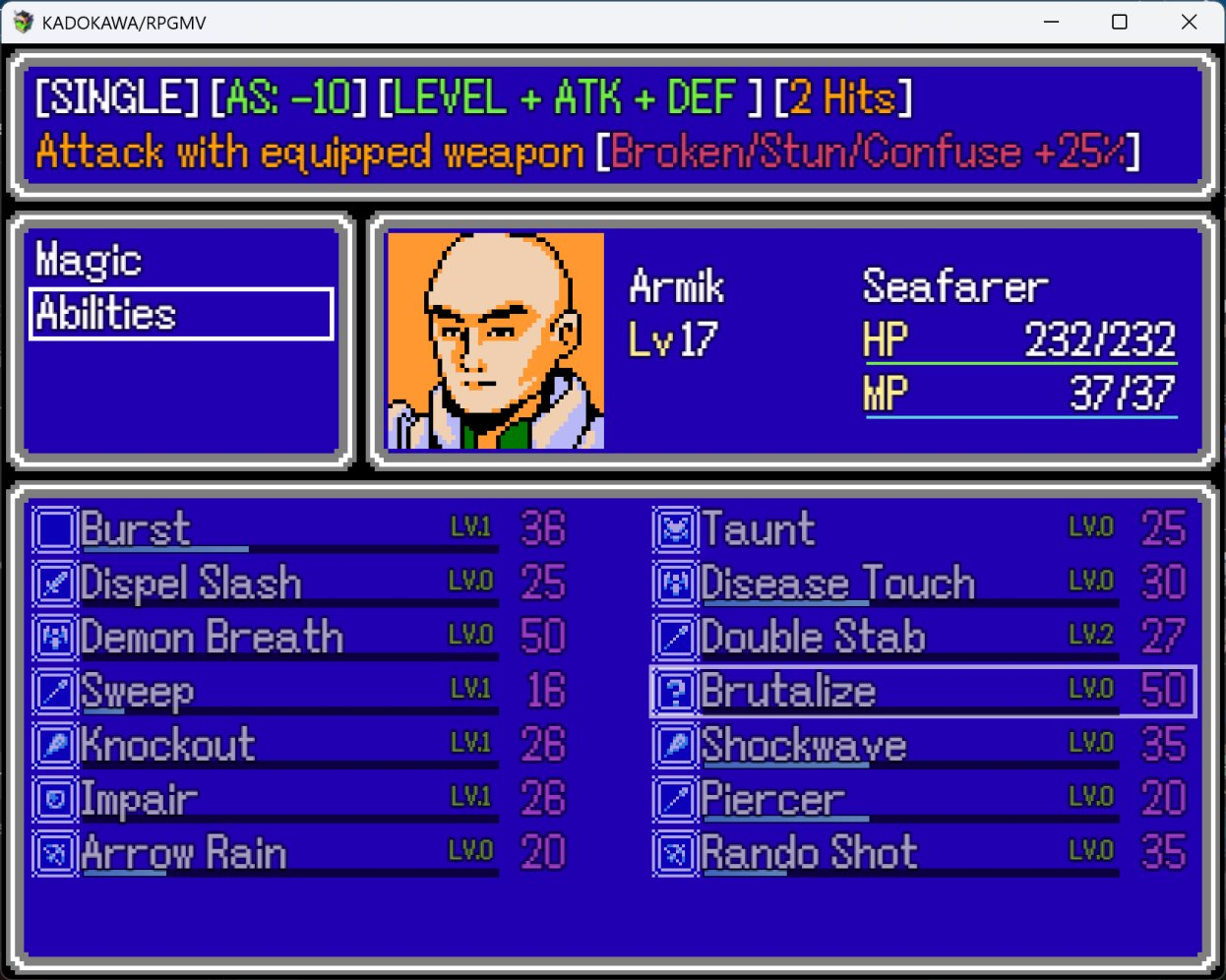Pick Rando Shot from the list
The width and height of the screenshot is (1226, 980).
[886, 852]
